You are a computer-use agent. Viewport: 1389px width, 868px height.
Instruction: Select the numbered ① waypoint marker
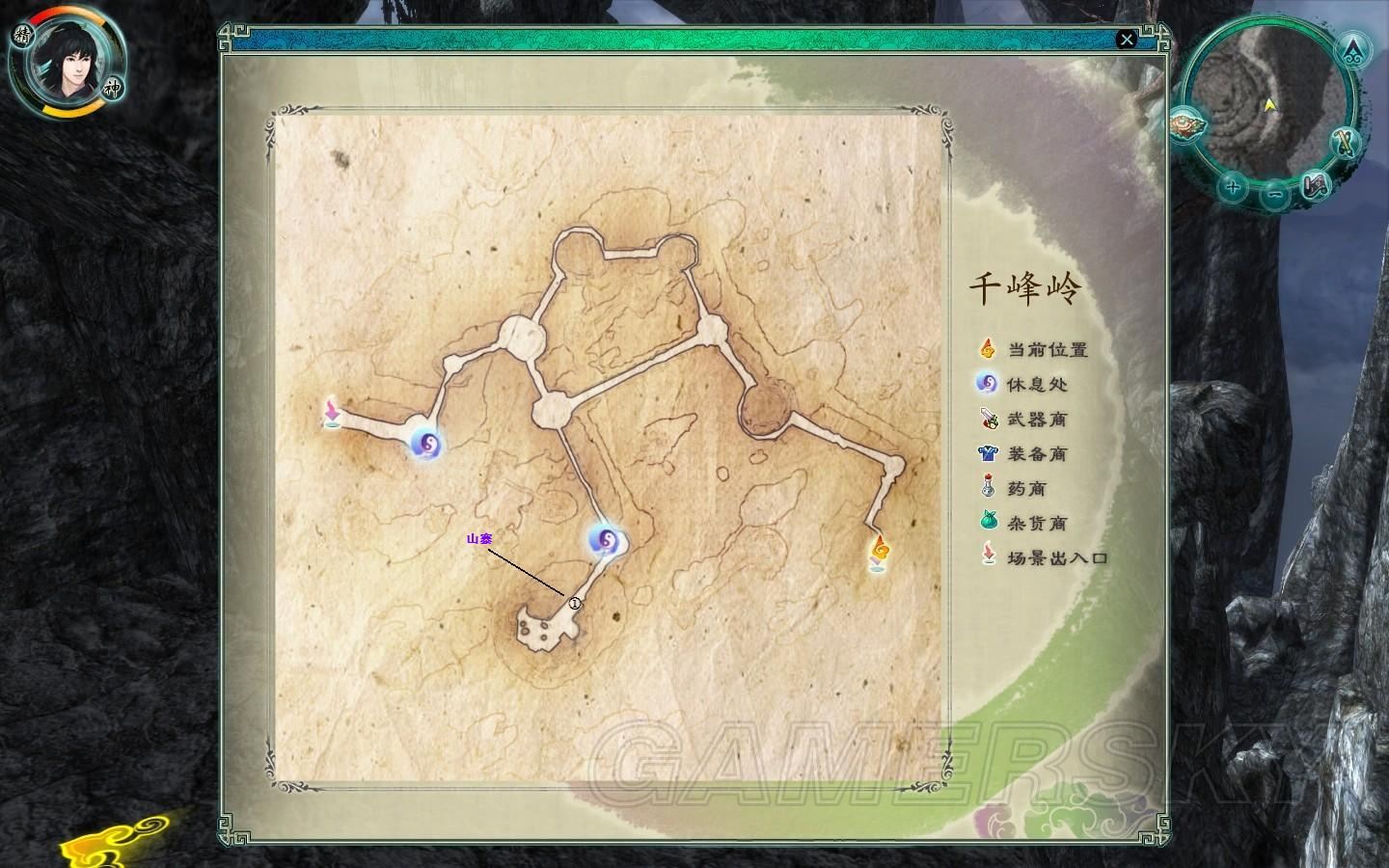coord(575,604)
